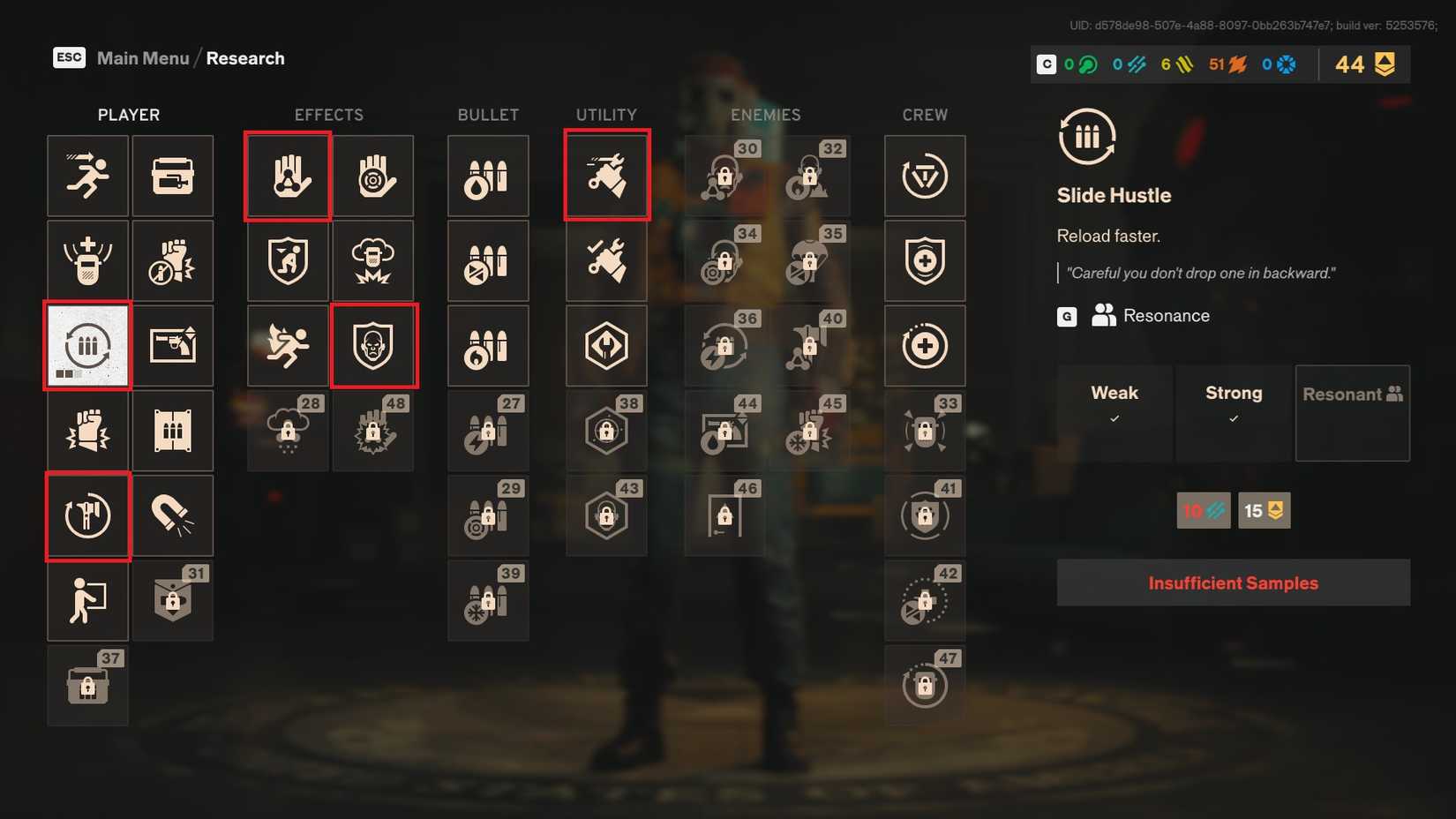Toggle the Weak research checkmark
The width and height of the screenshot is (1456, 819).
(1115, 420)
